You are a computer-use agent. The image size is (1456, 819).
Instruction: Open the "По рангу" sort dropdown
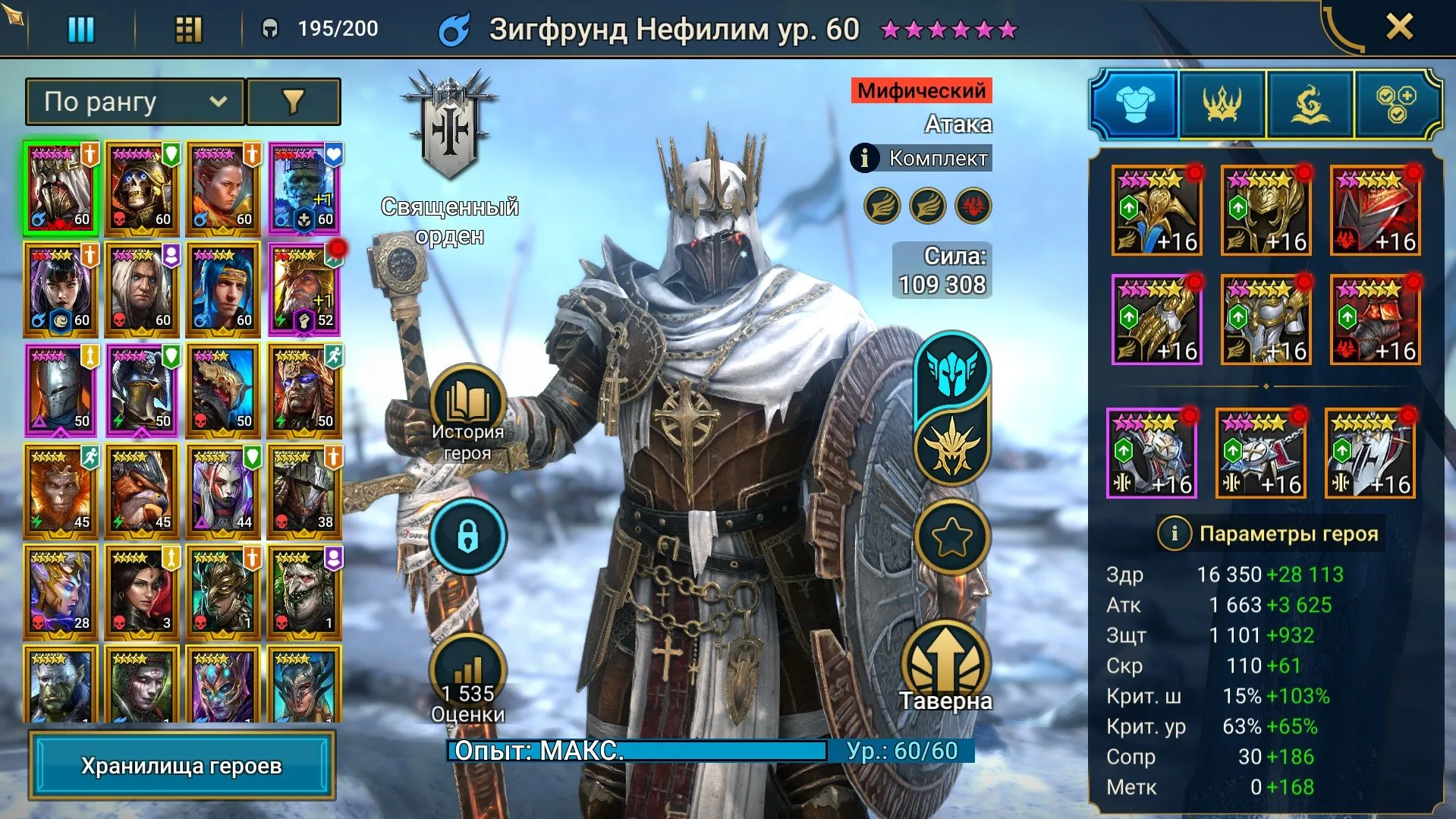[134, 102]
